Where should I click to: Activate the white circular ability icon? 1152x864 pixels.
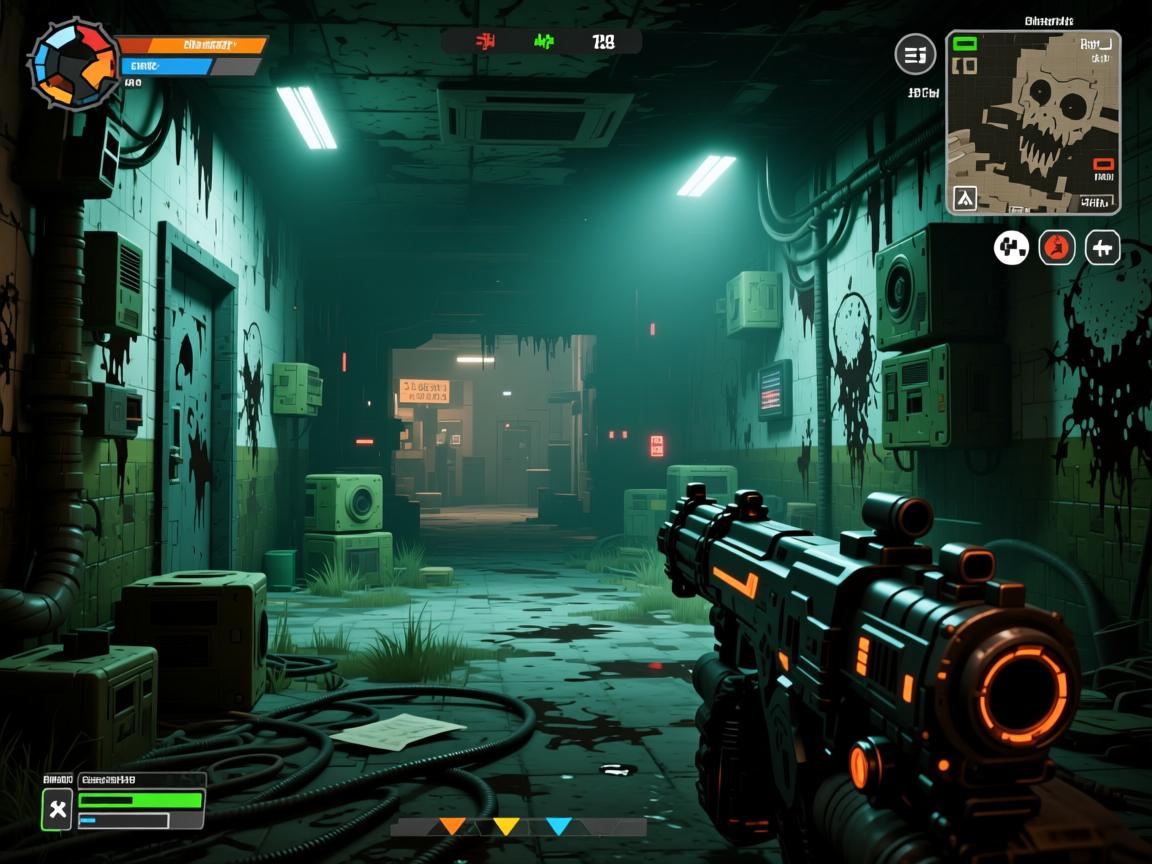pos(1011,247)
